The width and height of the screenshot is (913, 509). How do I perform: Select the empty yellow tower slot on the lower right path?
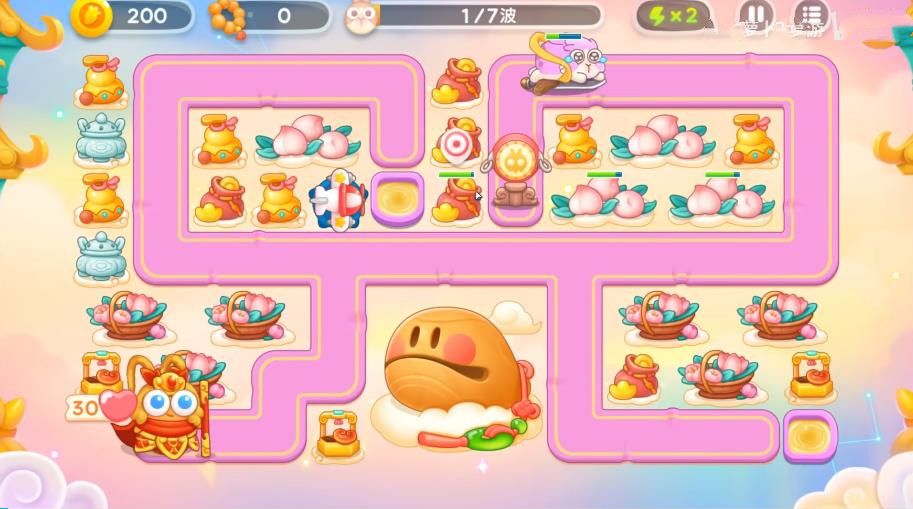click(808, 436)
